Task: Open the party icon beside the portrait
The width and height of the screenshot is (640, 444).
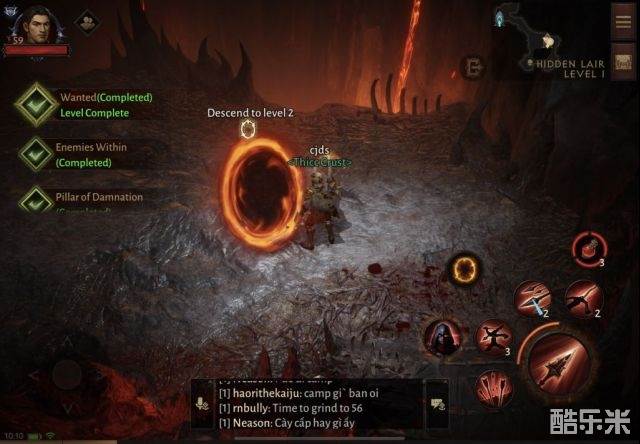Action: [x=87, y=20]
